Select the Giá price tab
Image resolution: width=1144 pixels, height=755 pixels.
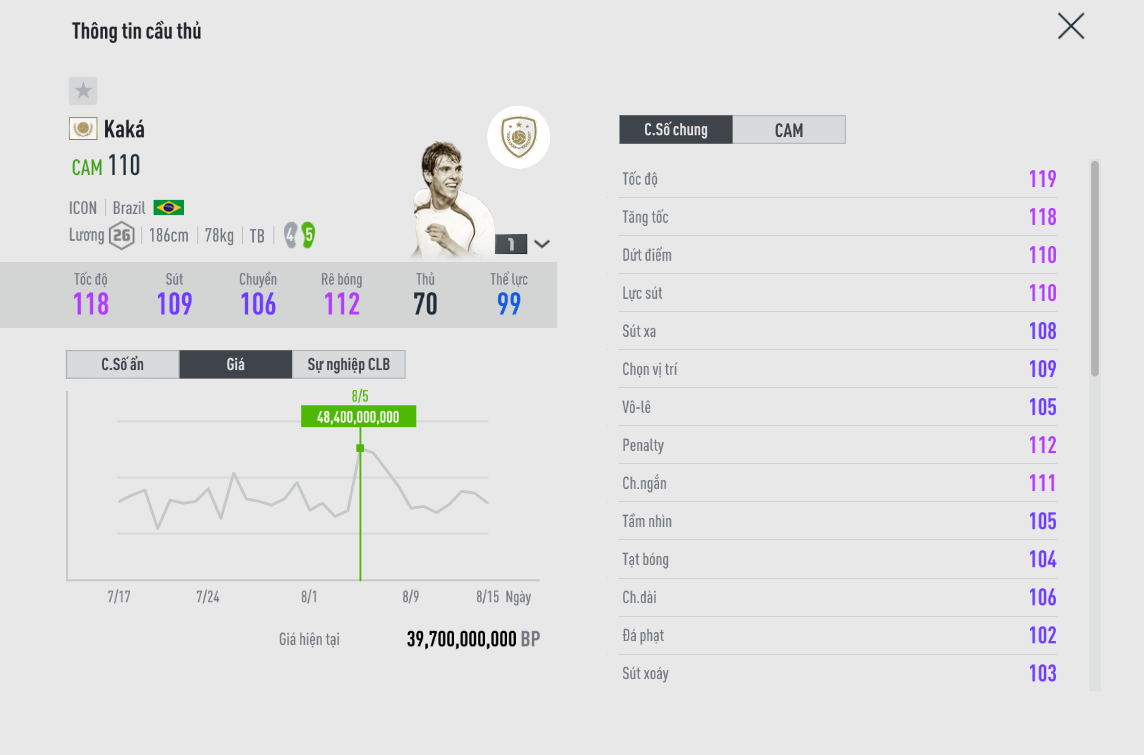point(235,365)
